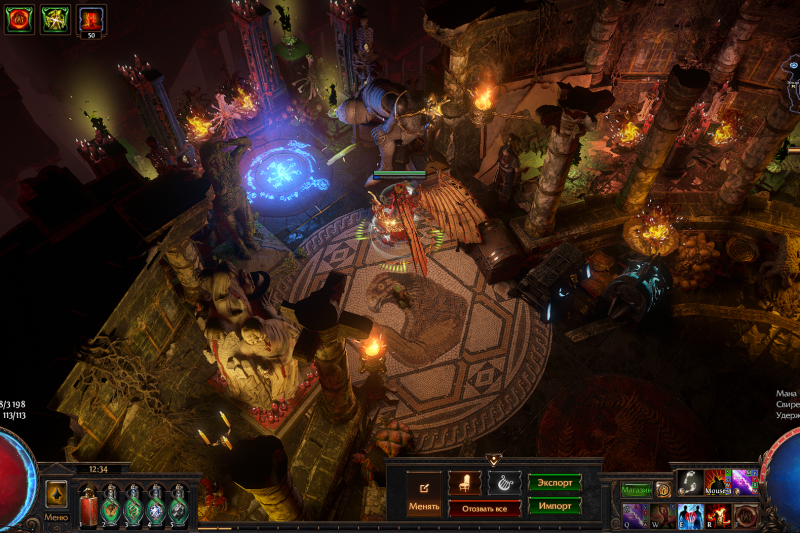The image size is (800, 533).
Task: Activate the footprints move skill
Action: pos(689,482)
